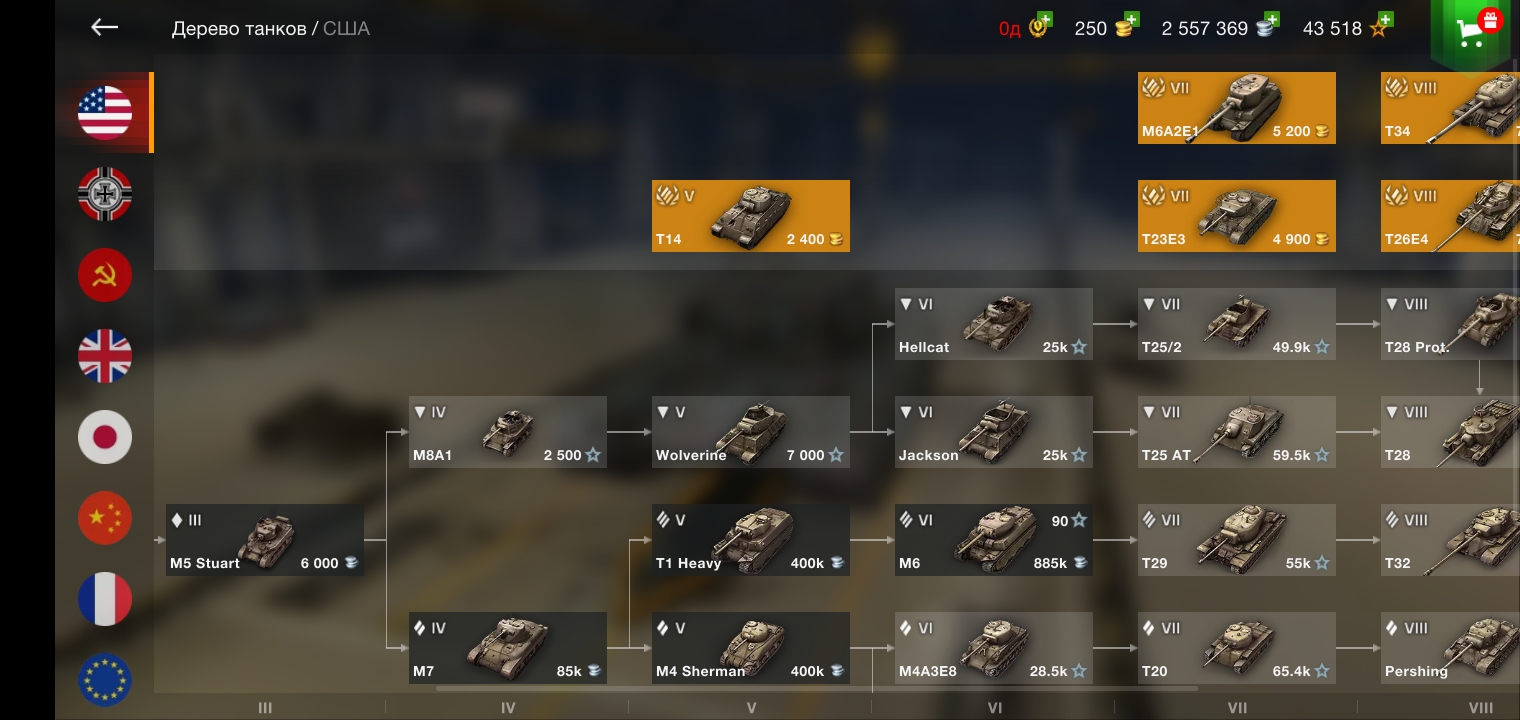Select the USA nation flag
The image size is (1520, 720).
(105, 112)
